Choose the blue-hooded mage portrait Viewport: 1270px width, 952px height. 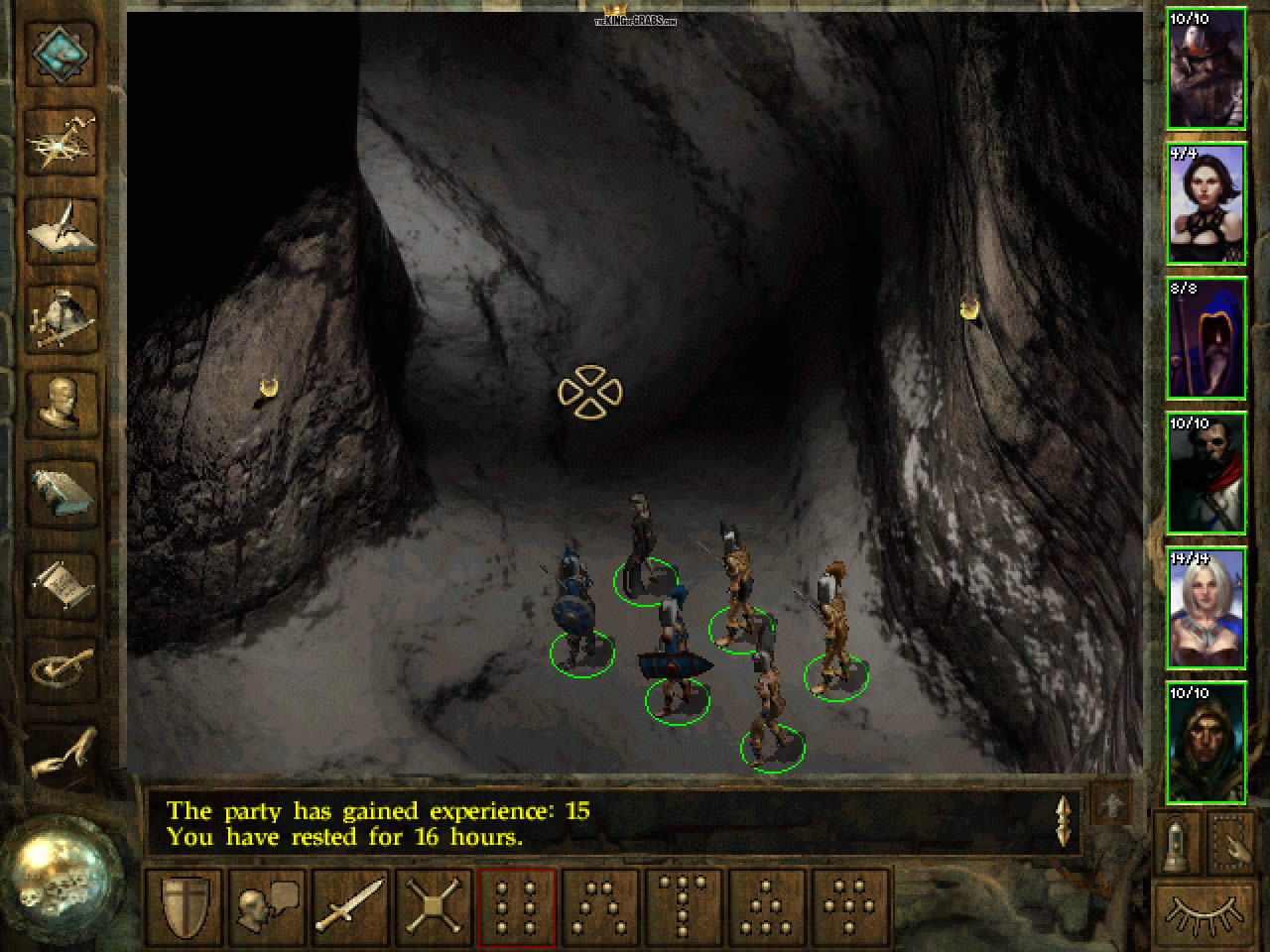[x=1206, y=338]
